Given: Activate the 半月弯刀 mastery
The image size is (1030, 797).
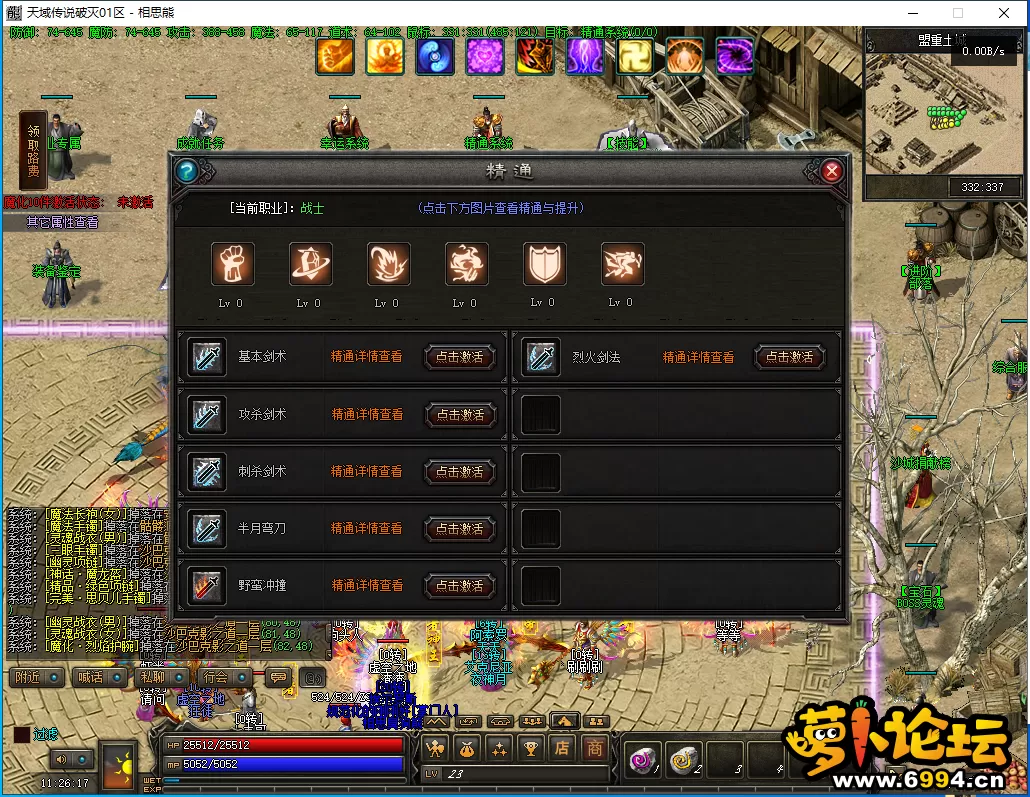Looking at the screenshot, I should tap(460, 528).
